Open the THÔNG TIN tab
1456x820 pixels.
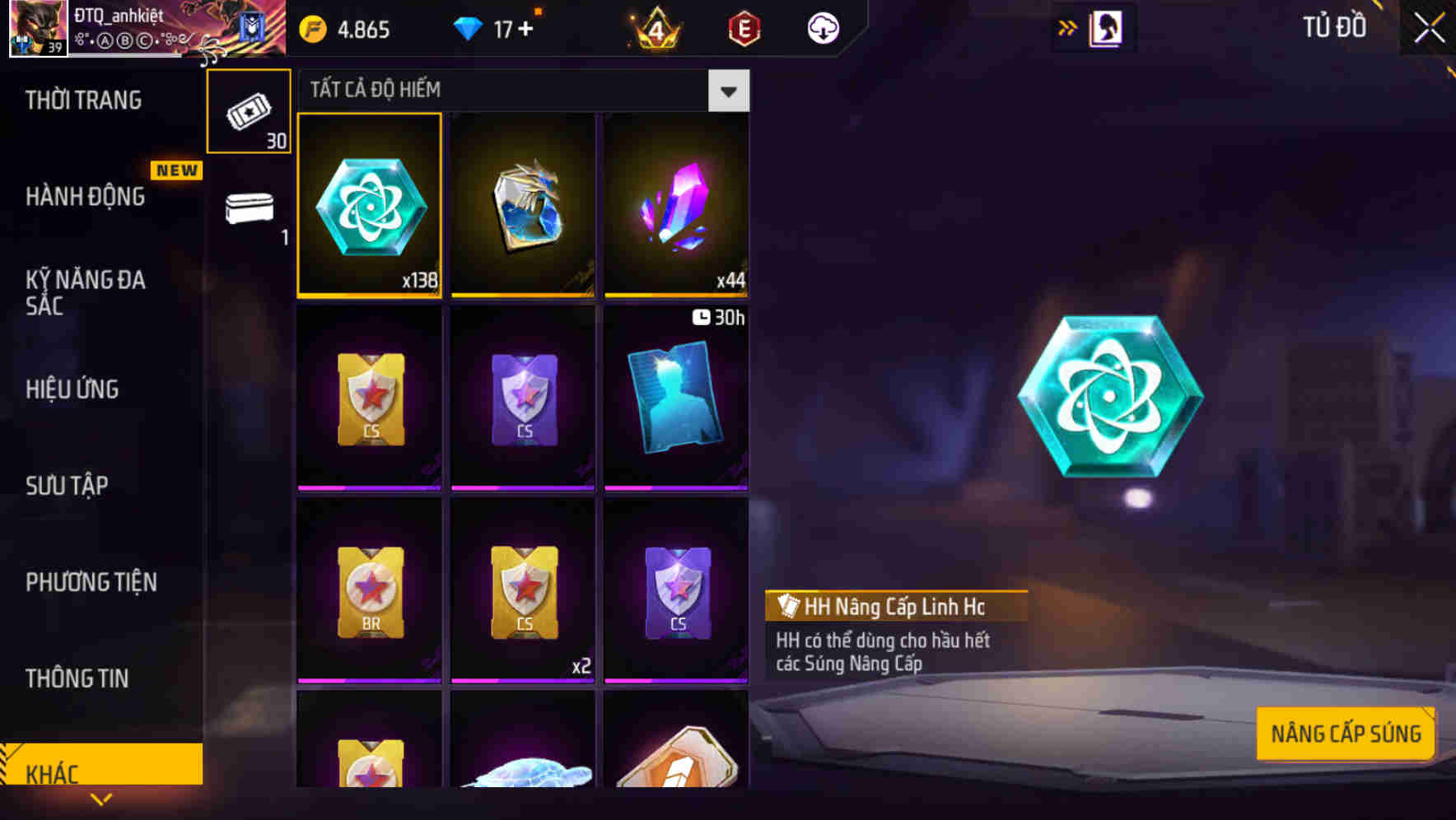(77, 678)
